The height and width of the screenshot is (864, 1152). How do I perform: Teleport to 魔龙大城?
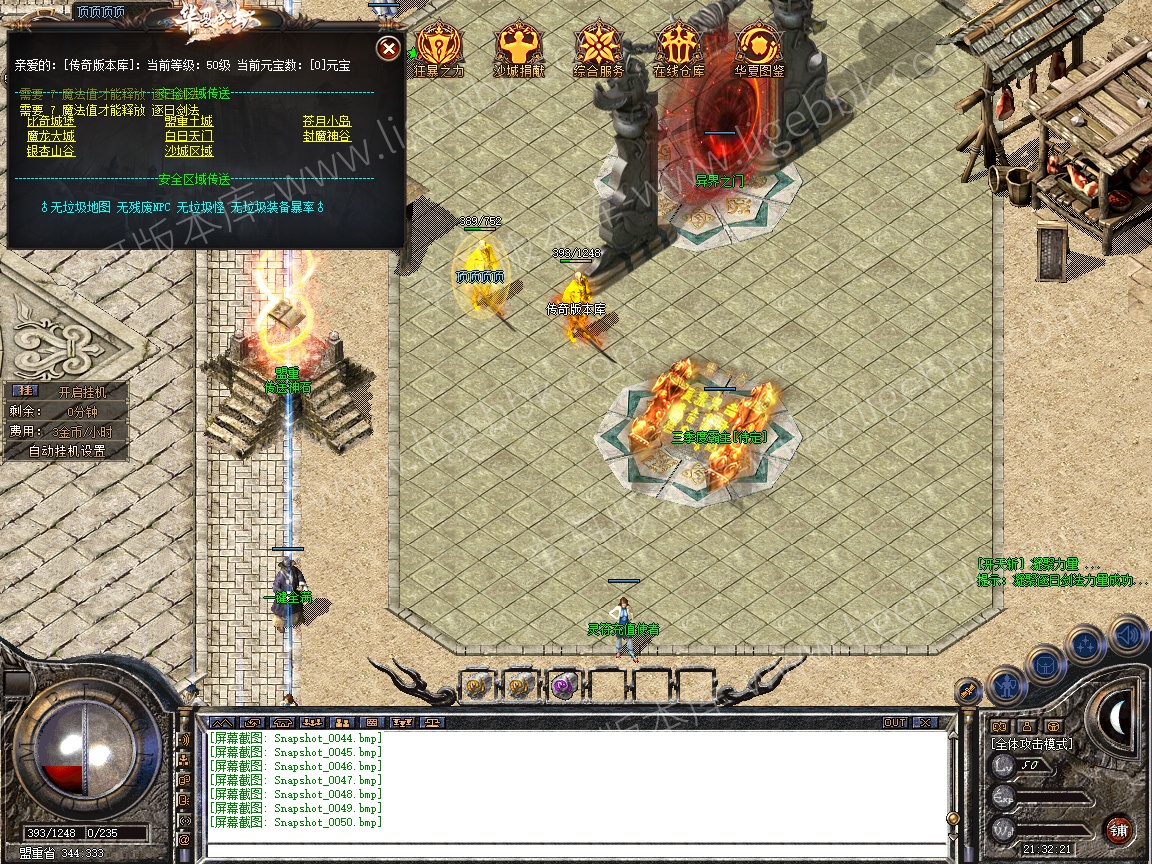pyautogui.click(x=51, y=136)
